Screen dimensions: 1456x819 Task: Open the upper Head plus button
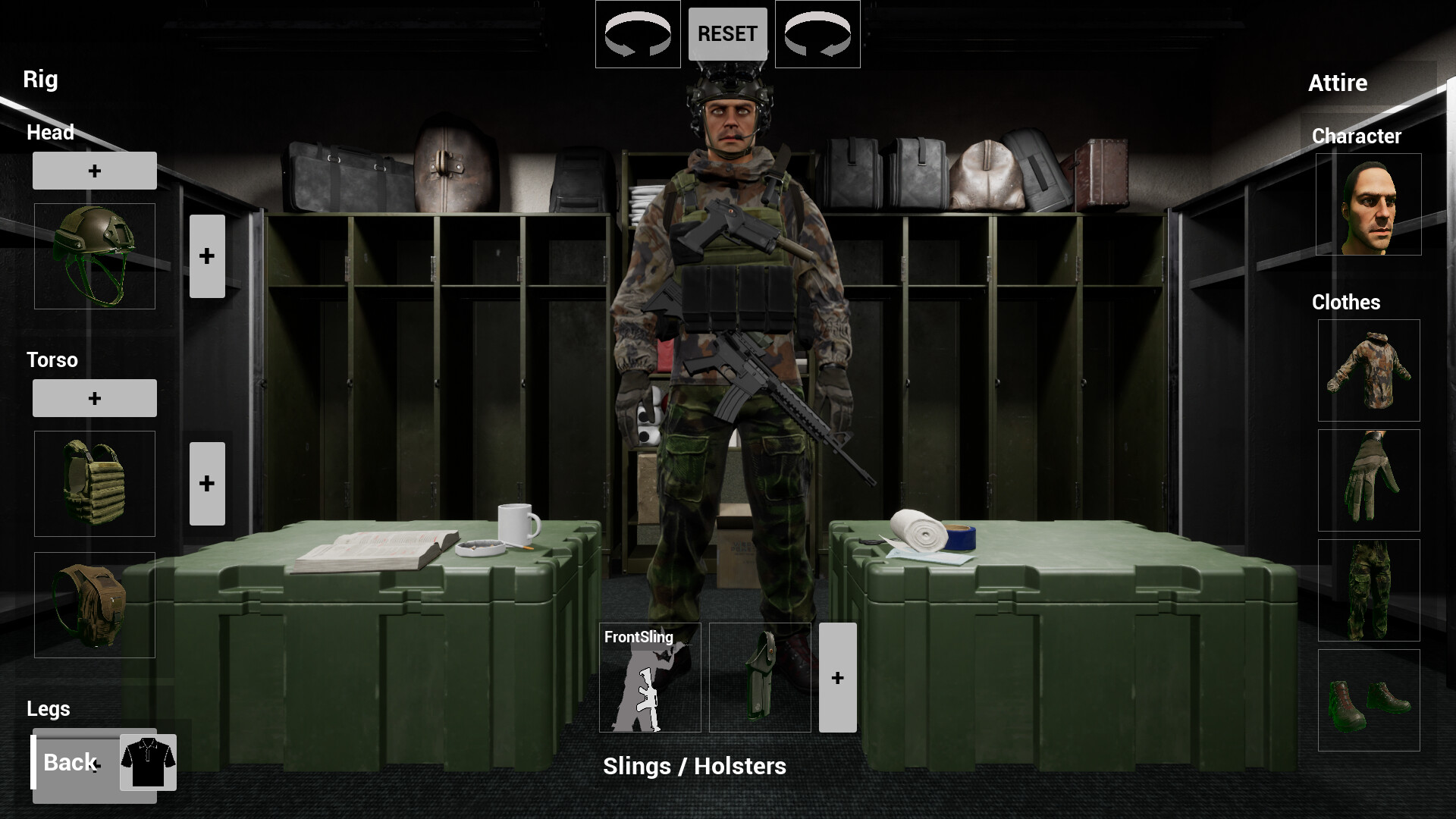click(x=94, y=170)
